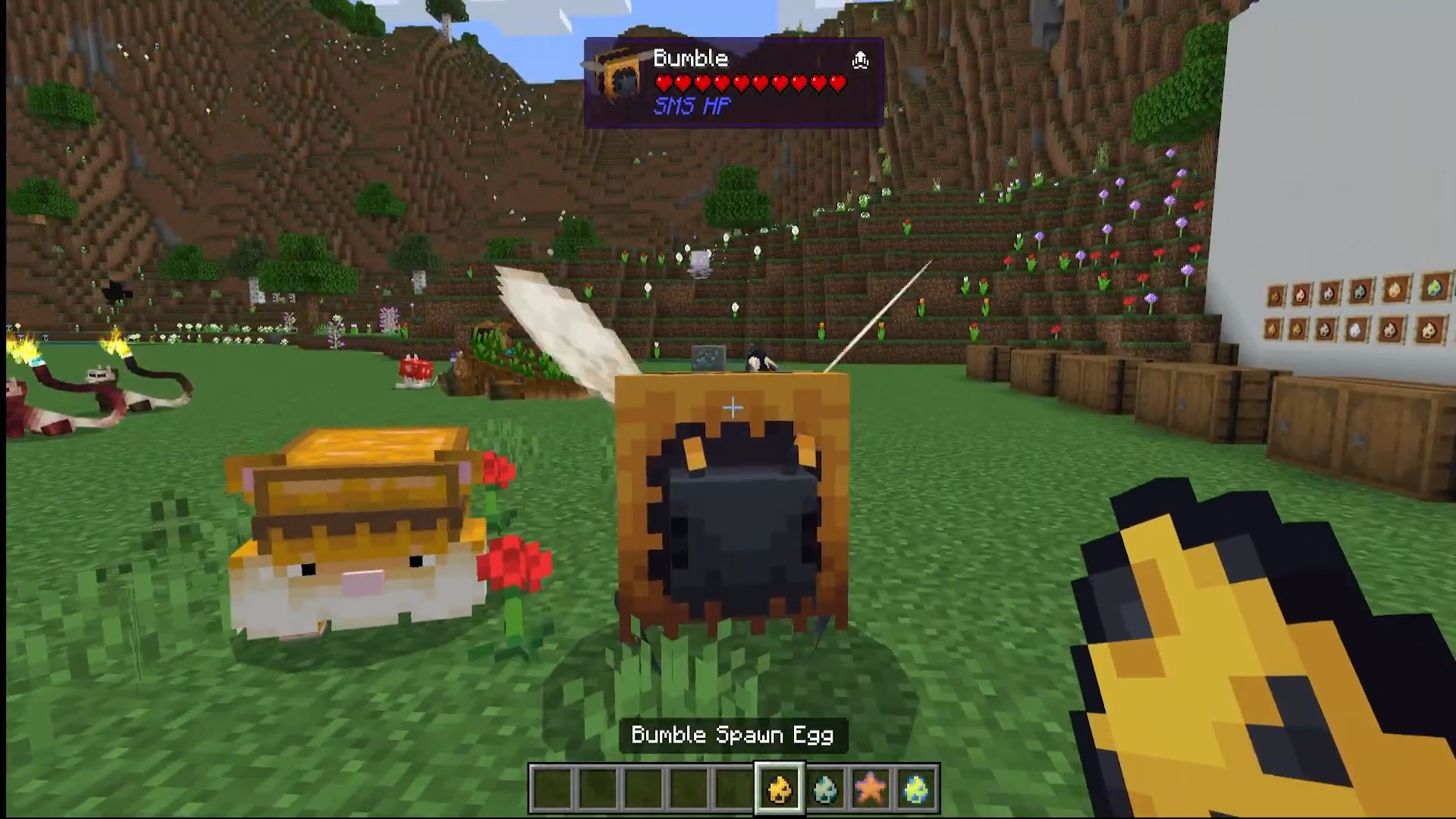
Task: Select the white-and-teal spawn egg hotbar slot
Action: (x=825, y=789)
